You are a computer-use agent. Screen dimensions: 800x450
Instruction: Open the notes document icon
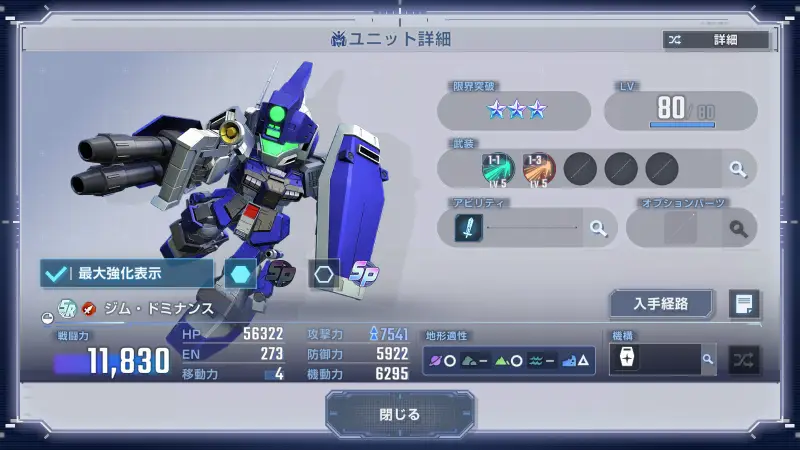pos(744,304)
